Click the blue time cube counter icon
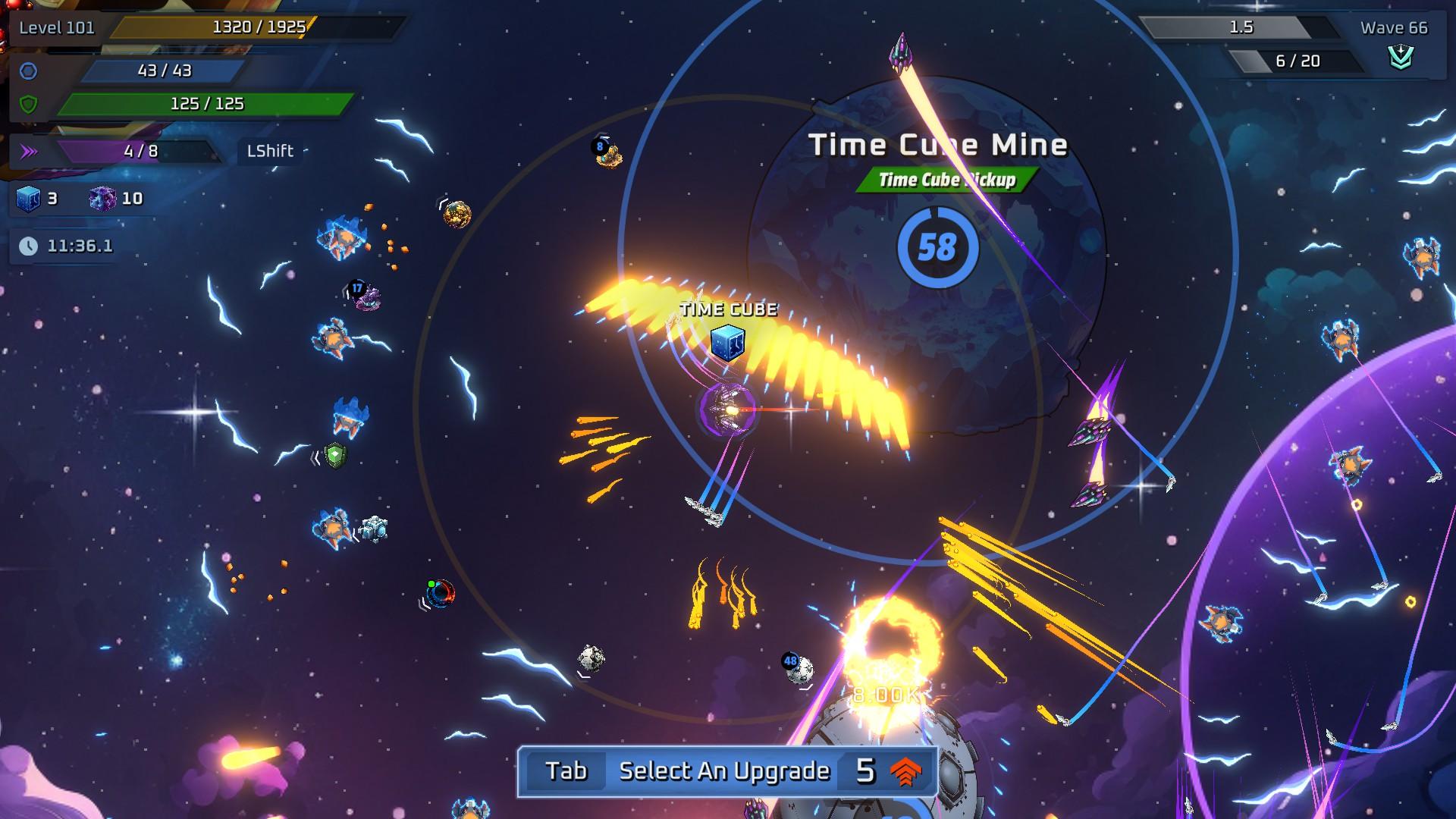The height and width of the screenshot is (819, 1456). pyautogui.click(x=28, y=199)
